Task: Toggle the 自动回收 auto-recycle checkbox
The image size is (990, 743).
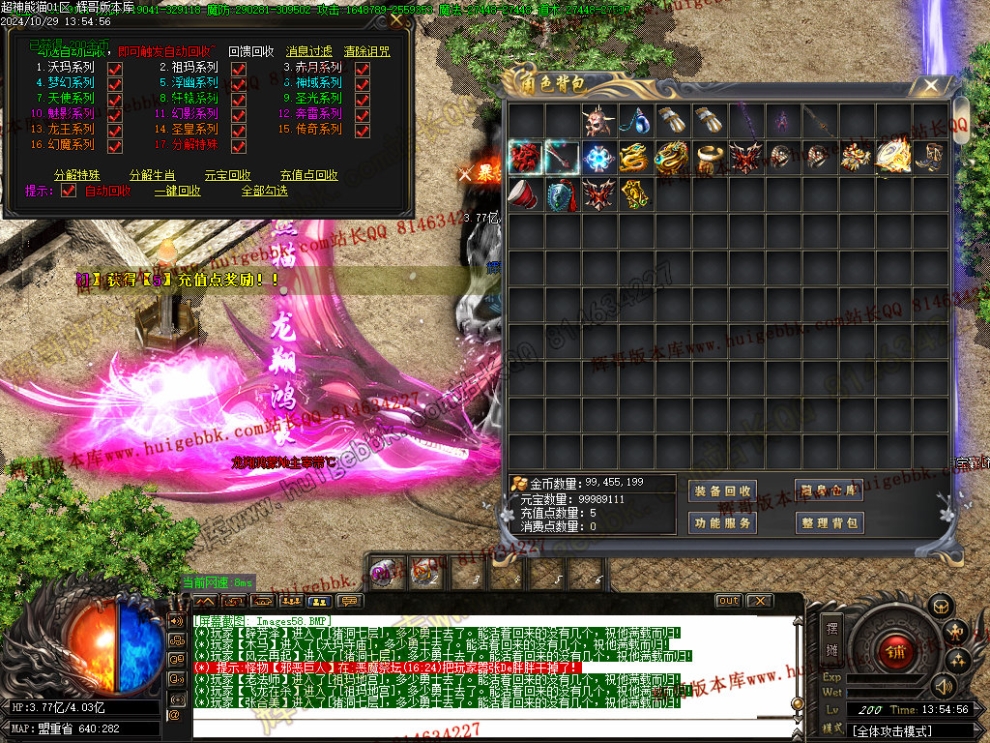Action: (x=69, y=191)
